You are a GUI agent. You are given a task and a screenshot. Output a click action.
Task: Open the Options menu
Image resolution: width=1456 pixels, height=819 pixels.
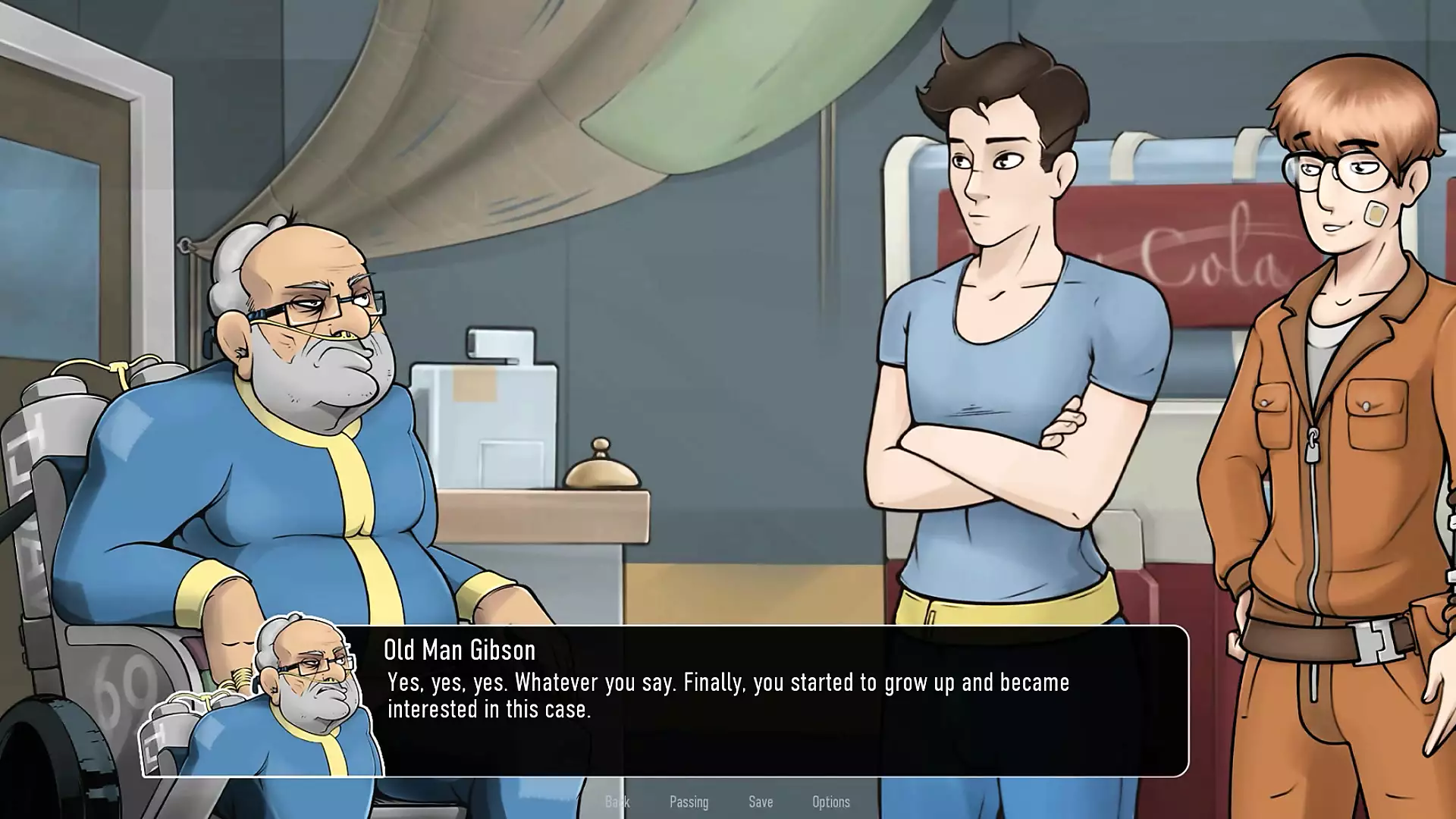point(830,802)
